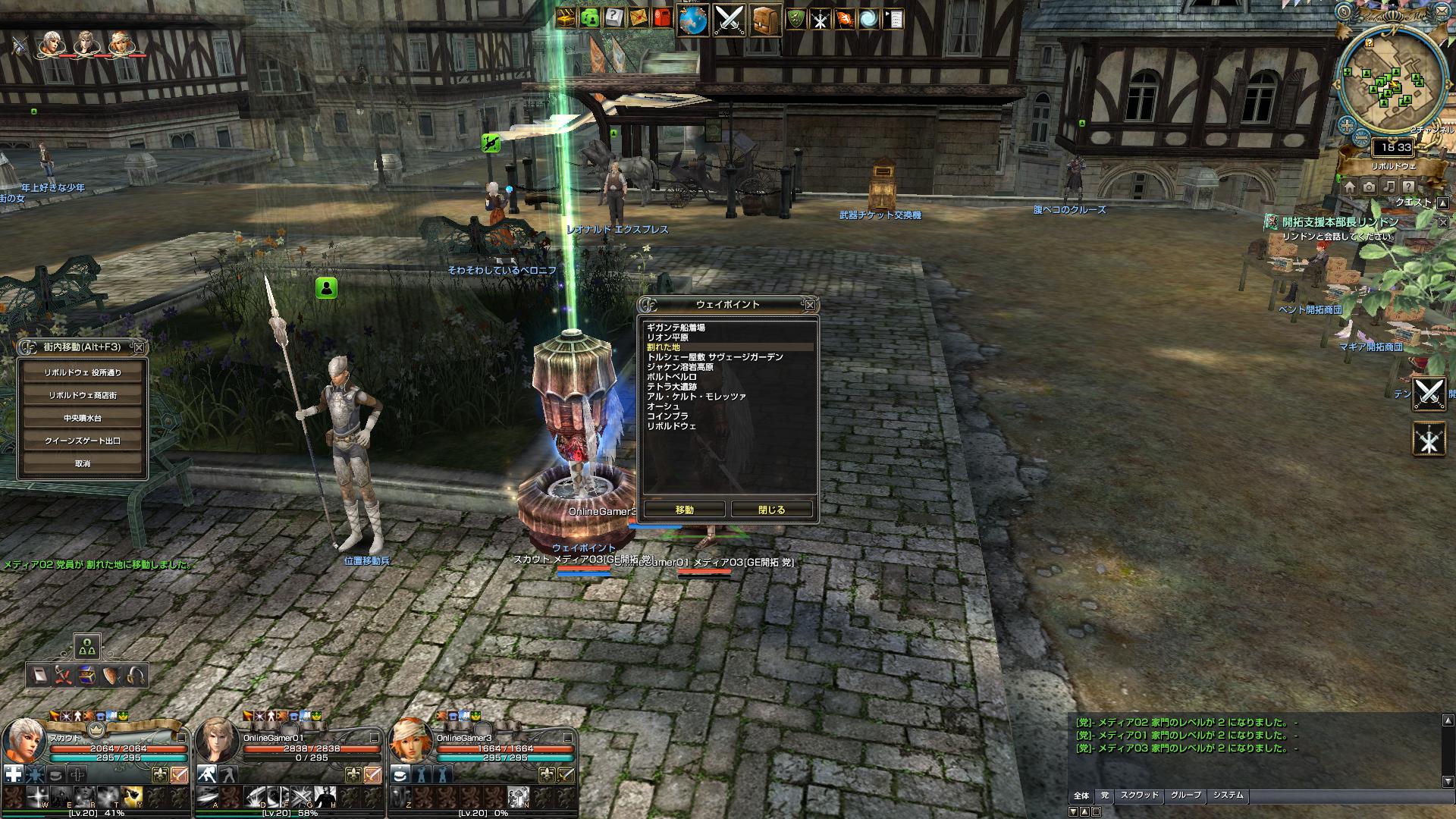The width and height of the screenshot is (1456, 819).
Task: Close the 街内移動 panel
Action: click(139, 347)
